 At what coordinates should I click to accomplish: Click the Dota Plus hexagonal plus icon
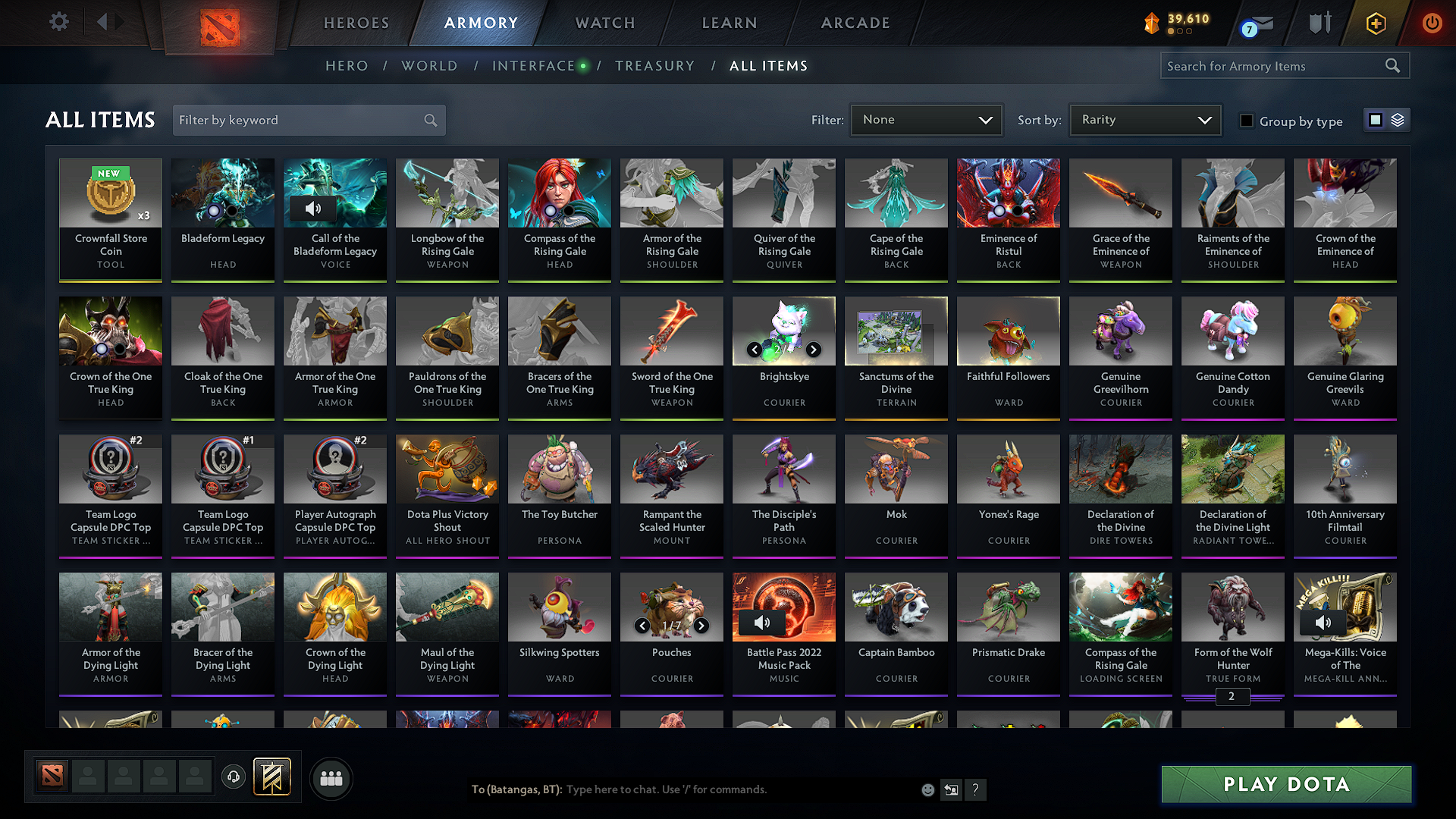pos(1375,23)
